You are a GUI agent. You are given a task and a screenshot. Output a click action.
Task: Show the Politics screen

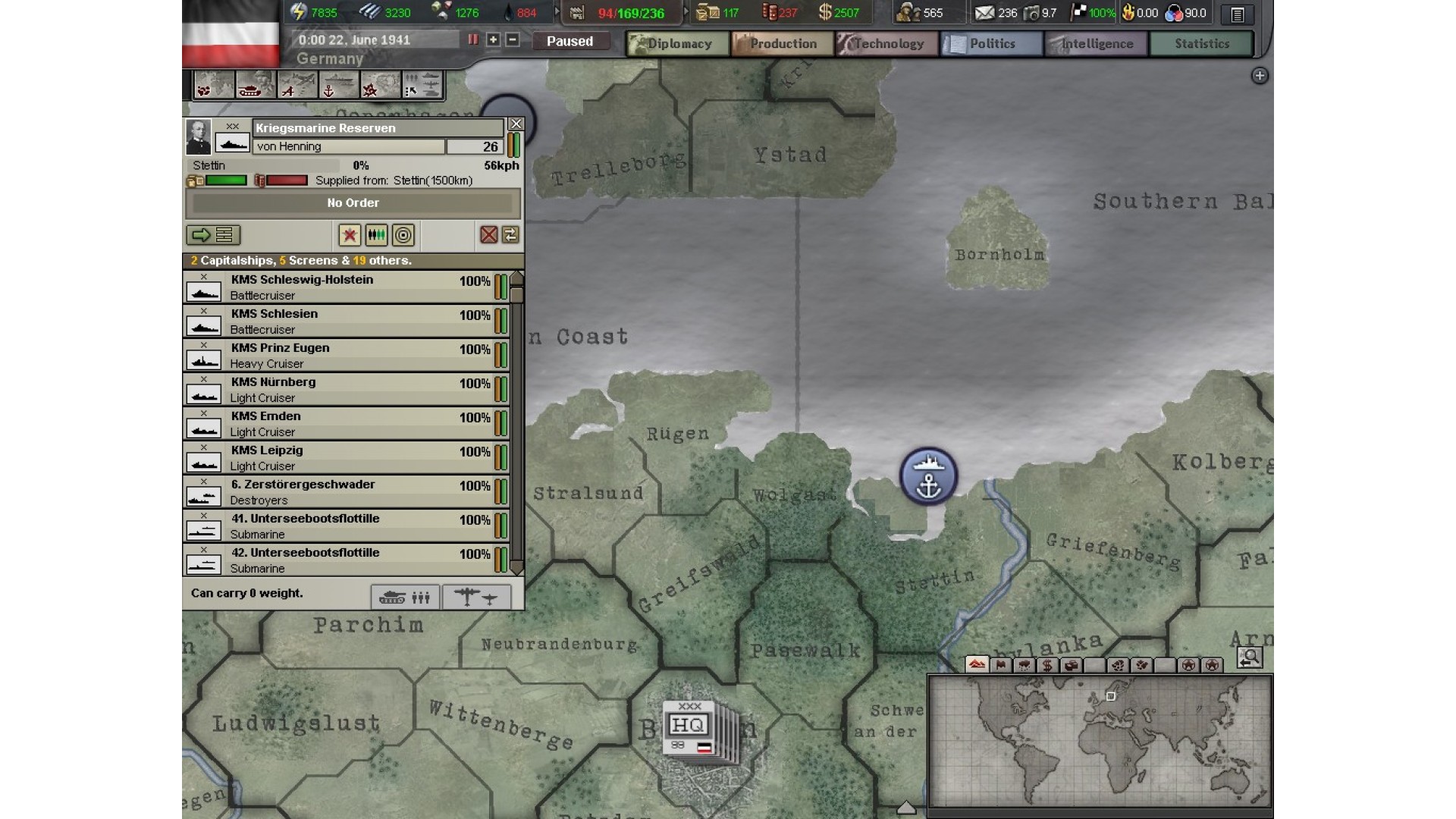pyautogui.click(x=992, y=44)
